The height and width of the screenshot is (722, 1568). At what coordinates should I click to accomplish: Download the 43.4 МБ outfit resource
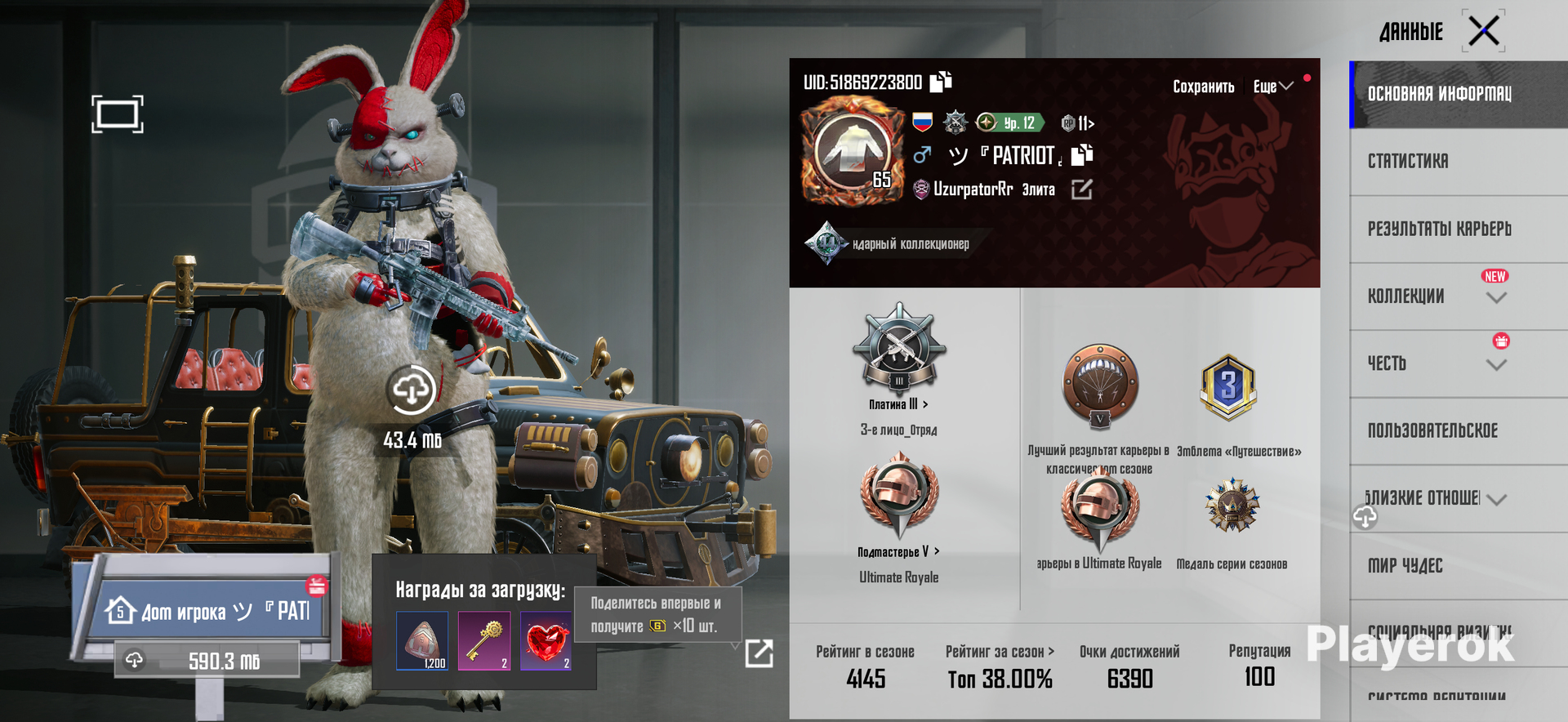pyautogui.click(x=411, y=391)
